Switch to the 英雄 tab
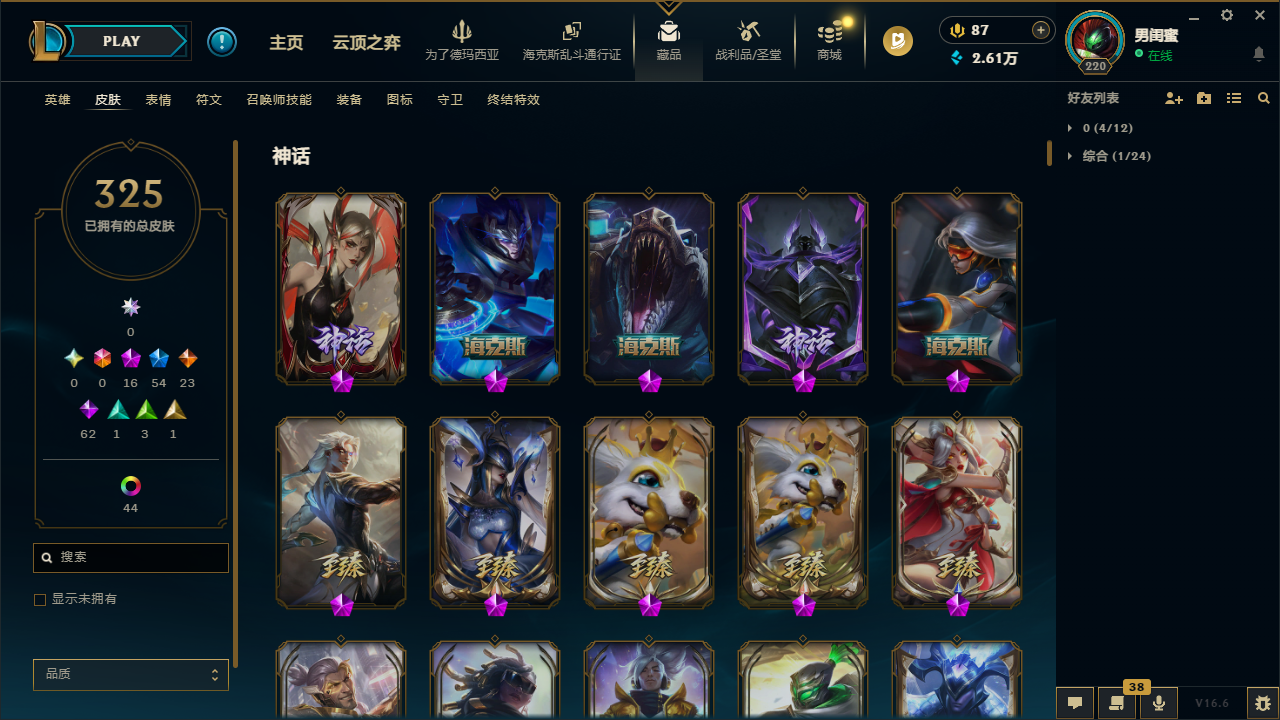The height and width of the screenshot is (720, 1280). [57, 99]
